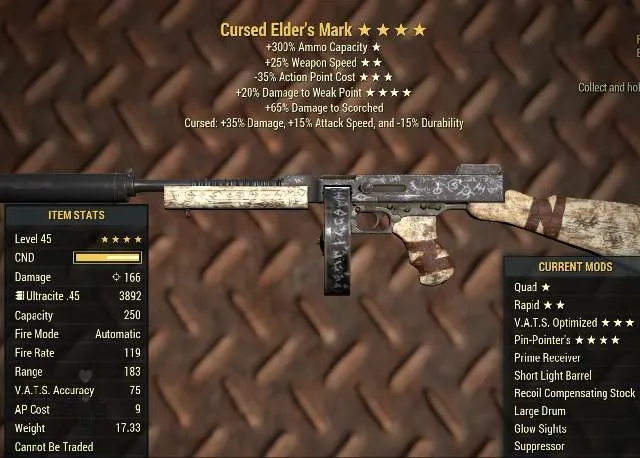640x458 pixels.
Task: Select the Quad mod entry
Action: (x=531, y=287)
